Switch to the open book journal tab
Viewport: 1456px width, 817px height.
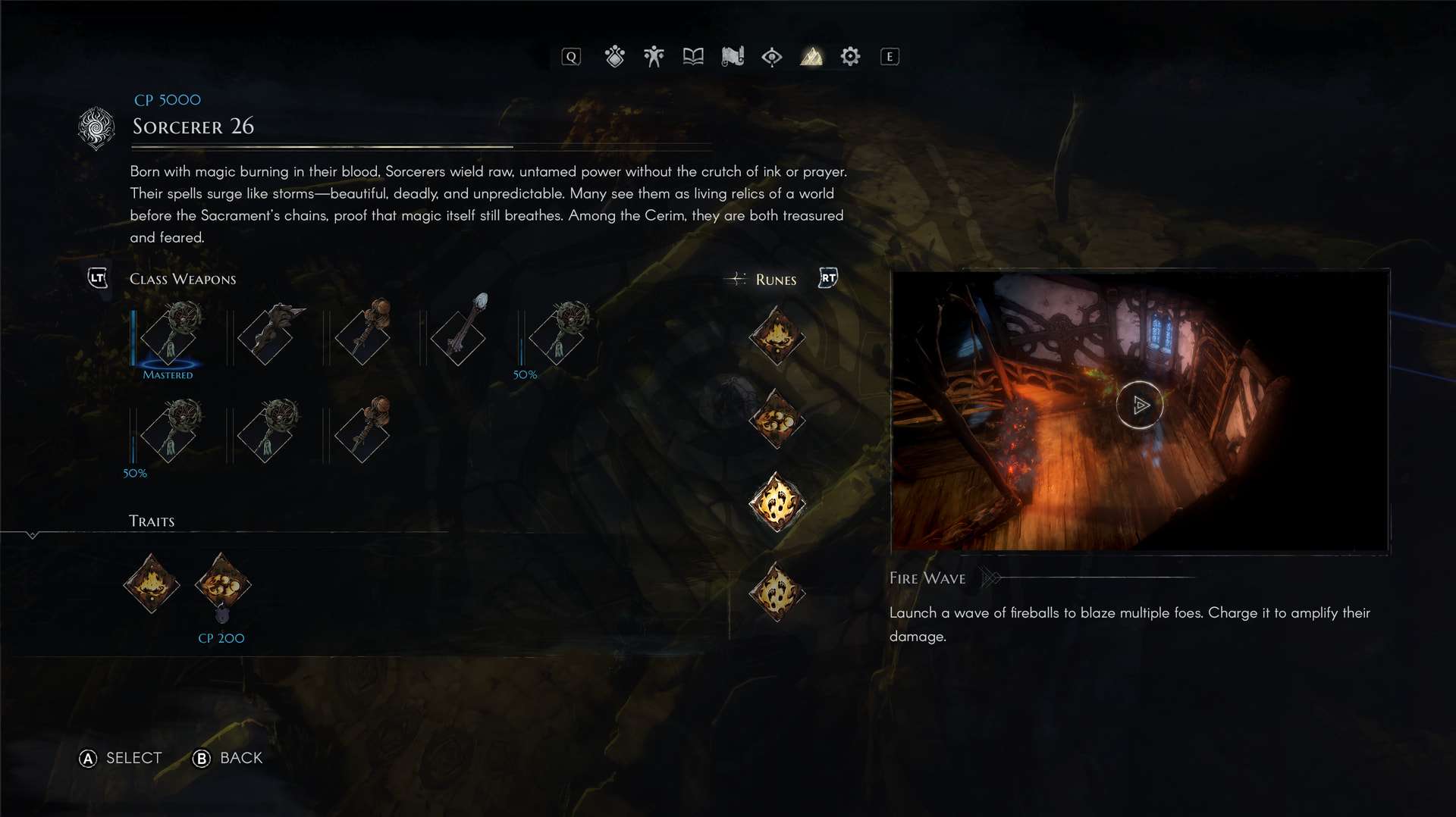click(x=693, y=57)
